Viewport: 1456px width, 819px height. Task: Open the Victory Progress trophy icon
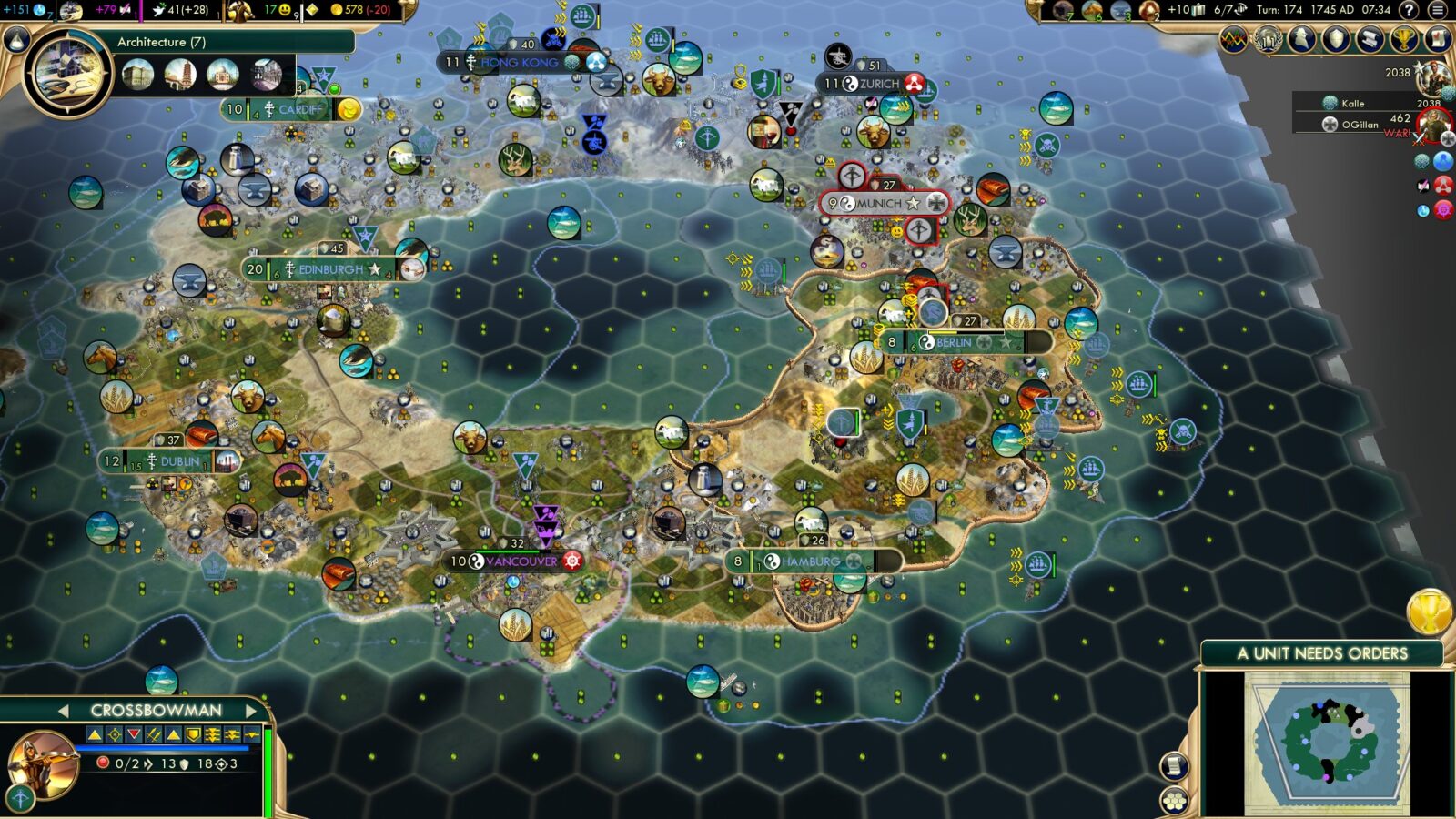1403,39
